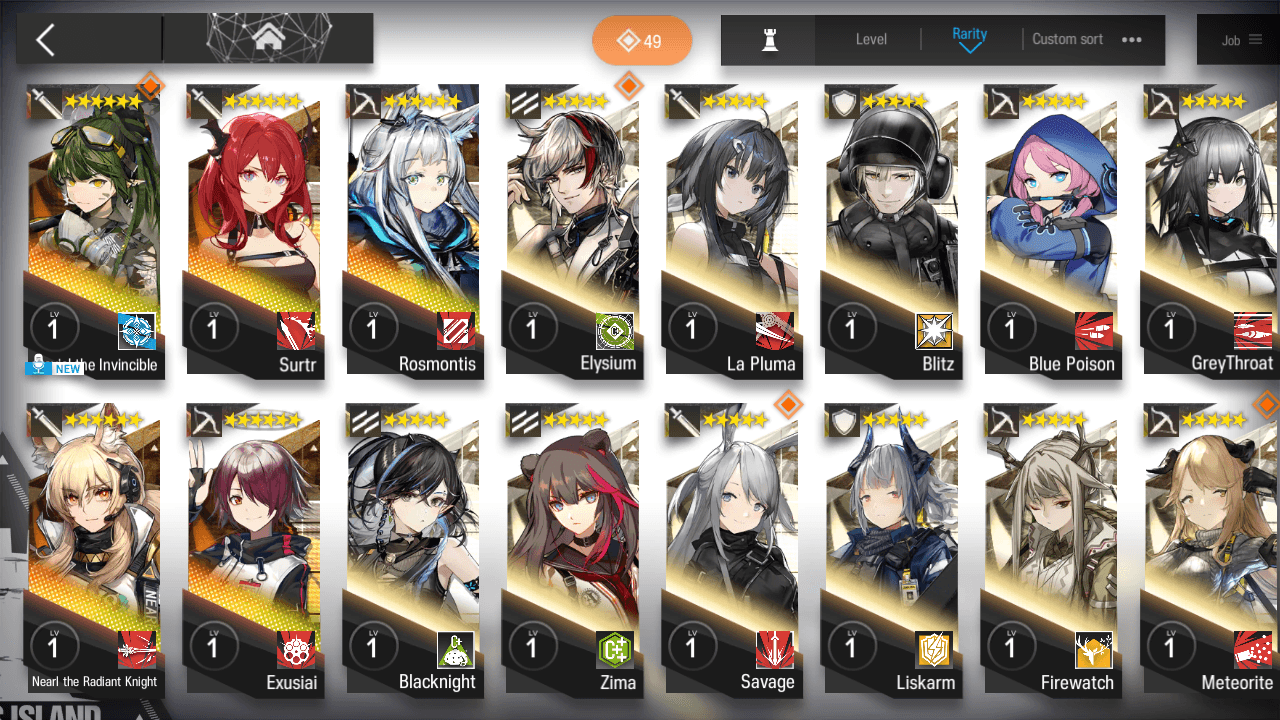Choose GreyThroat's operator card
This screenshot has width=1280, height=720.
pos(1210,230)
